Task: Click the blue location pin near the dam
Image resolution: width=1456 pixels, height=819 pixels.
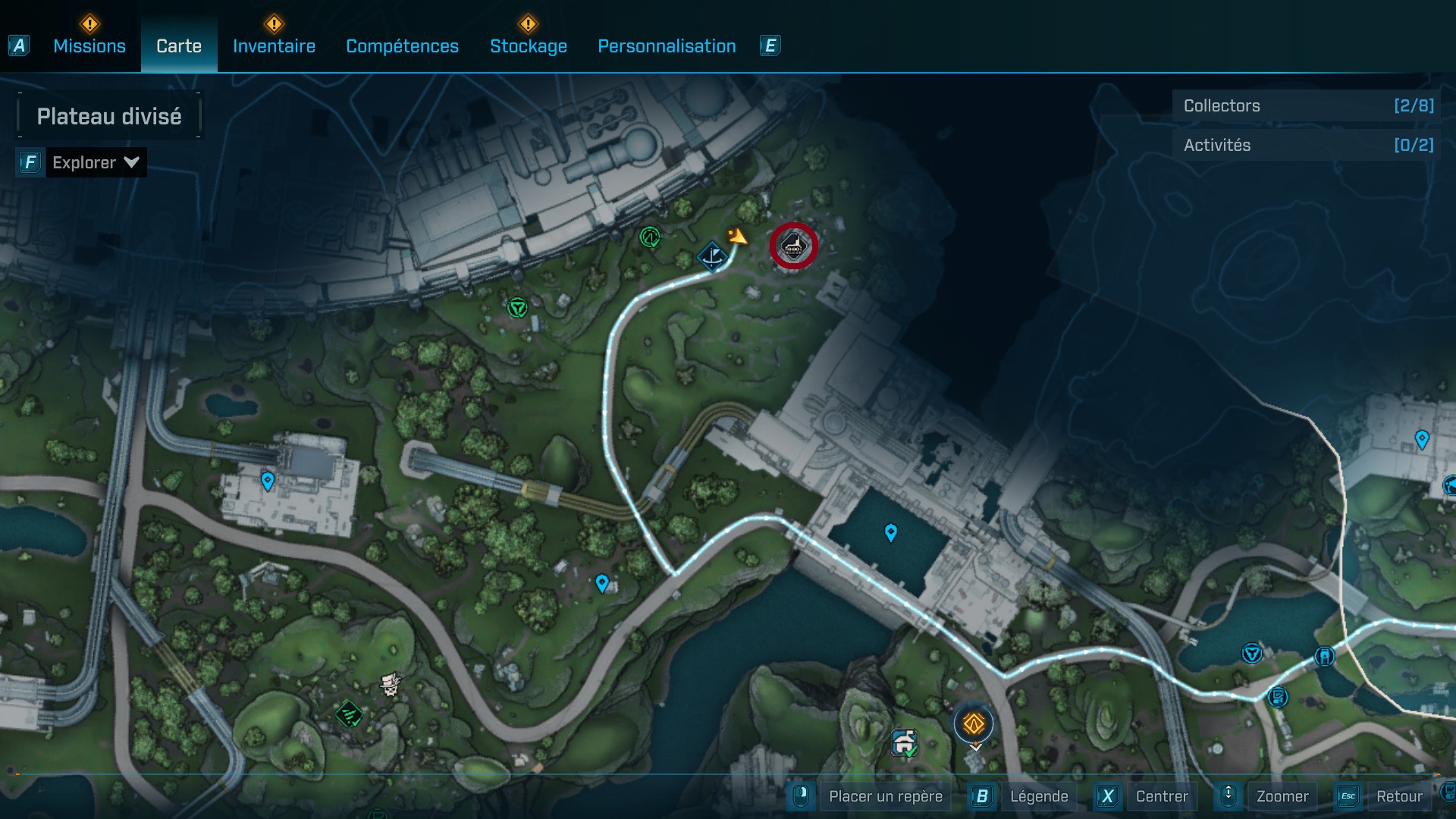Action: coord(890,533)
